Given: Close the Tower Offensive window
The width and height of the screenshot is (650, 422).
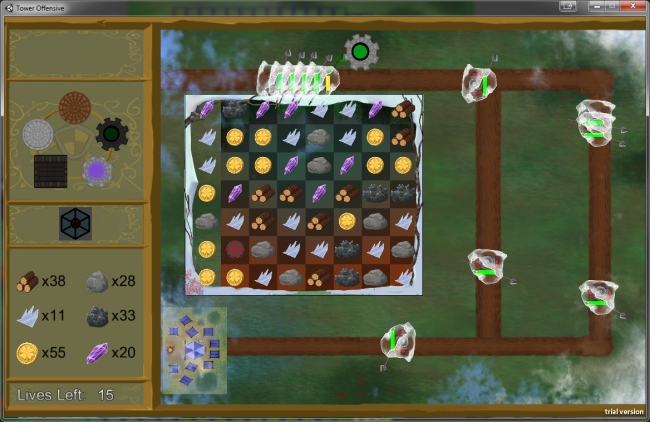Looking at the screenshot, I should tap(628, 7).
